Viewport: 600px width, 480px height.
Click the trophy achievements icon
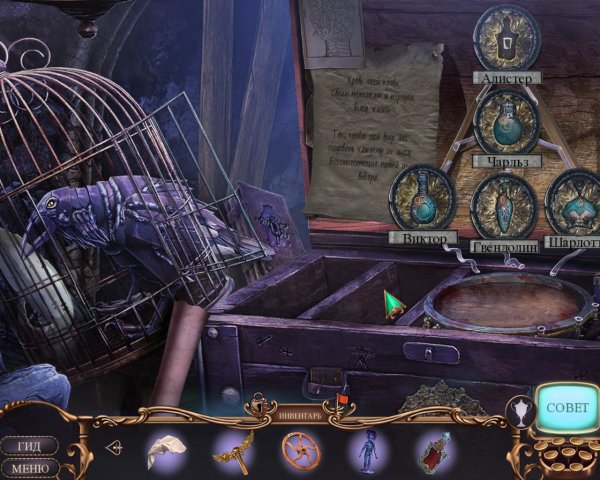point(520,410)
